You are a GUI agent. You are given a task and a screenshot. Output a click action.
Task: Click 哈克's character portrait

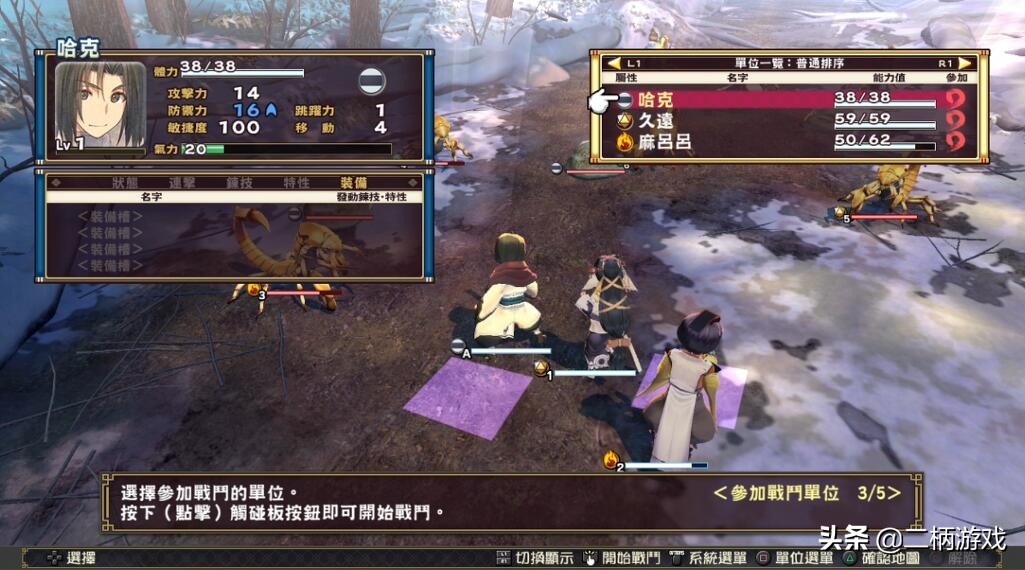pyautogui.click(x=98, y=105)
